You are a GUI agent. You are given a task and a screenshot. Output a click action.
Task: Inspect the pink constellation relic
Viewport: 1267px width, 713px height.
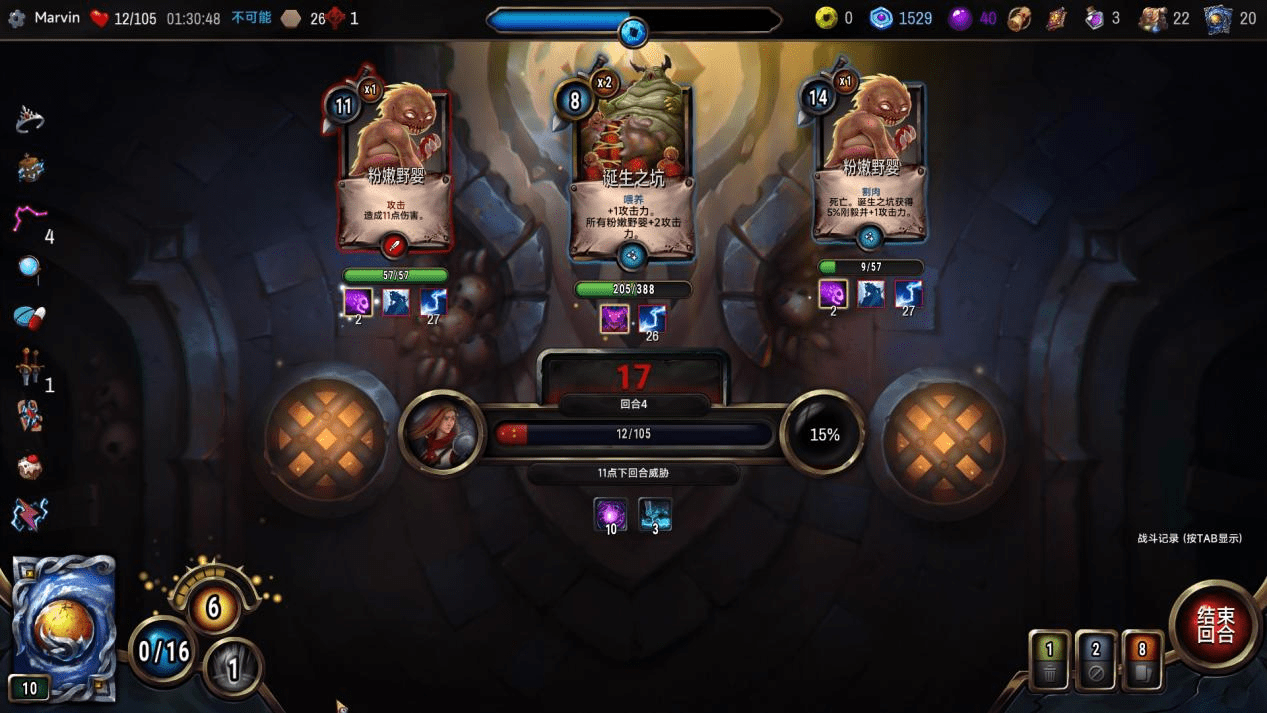point(29,219)
